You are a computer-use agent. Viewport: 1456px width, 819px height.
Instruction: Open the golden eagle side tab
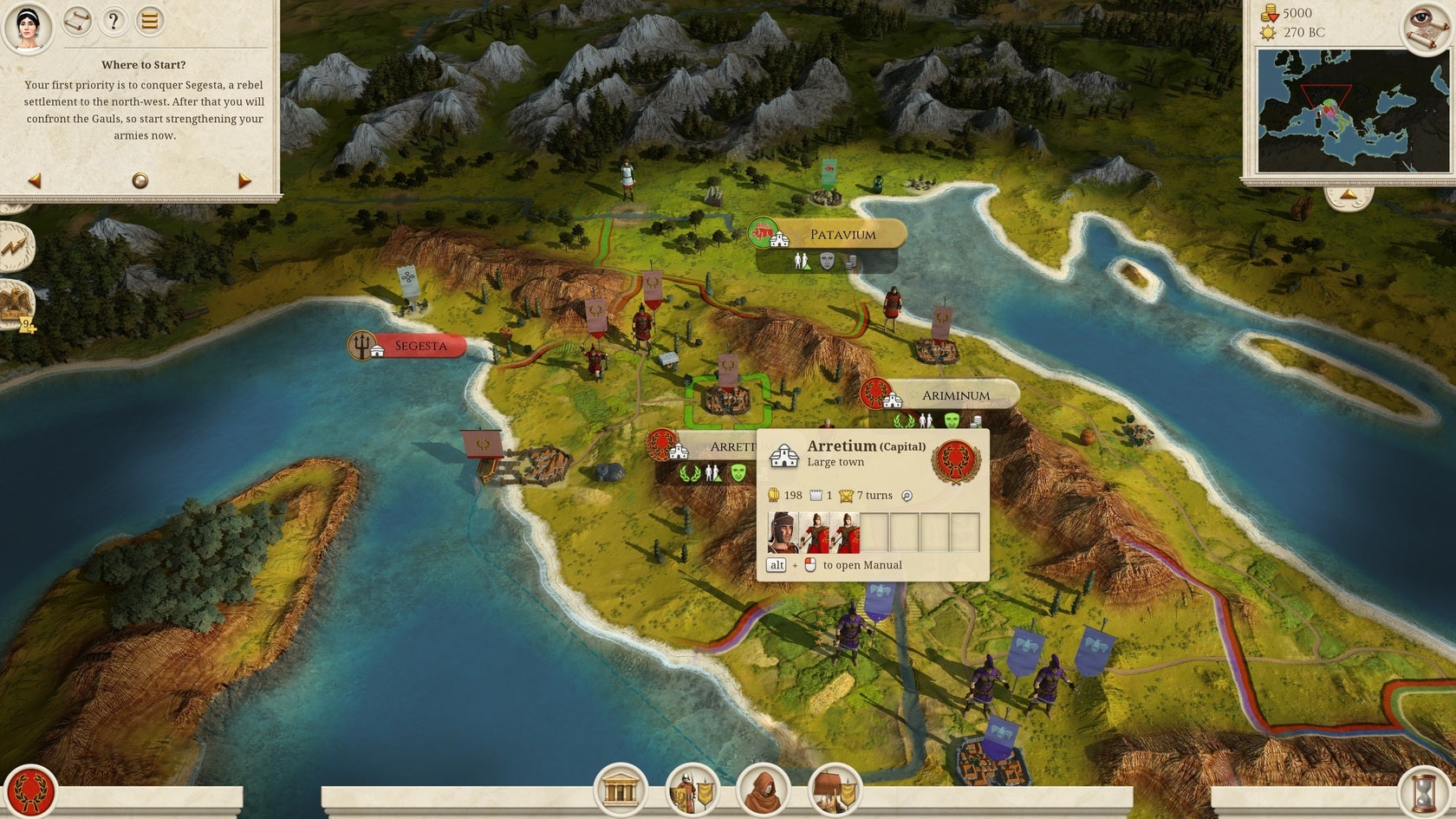click(16, 303)
